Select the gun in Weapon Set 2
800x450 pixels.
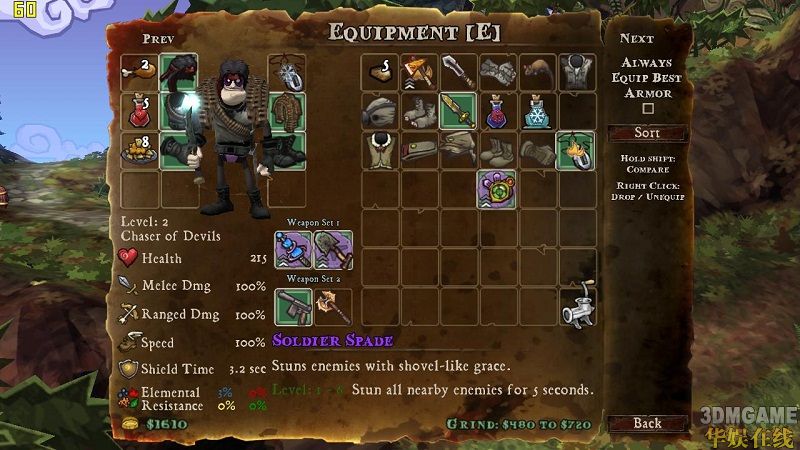[x=294, y=307]
